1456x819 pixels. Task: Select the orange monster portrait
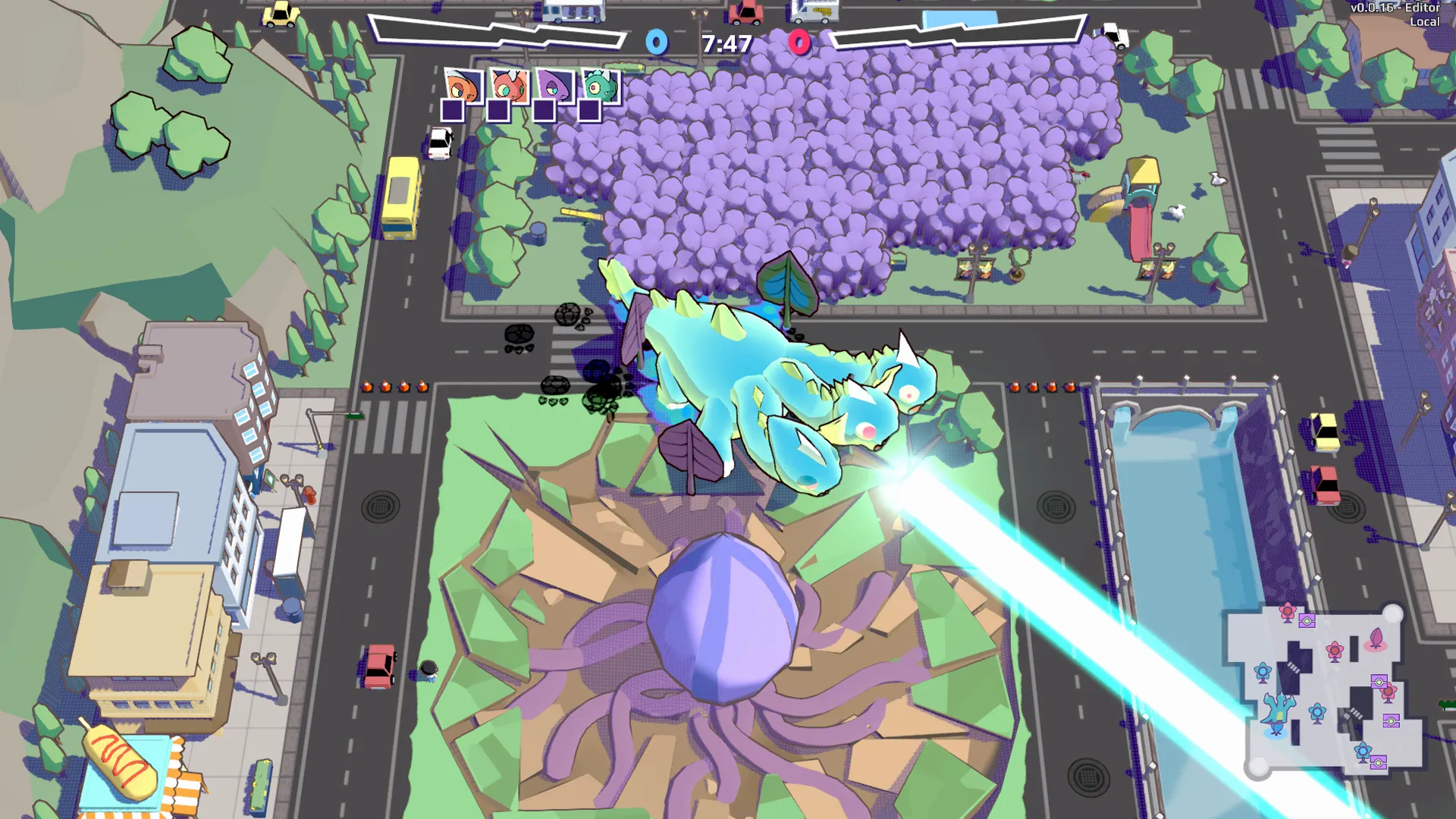click(463, 86)
